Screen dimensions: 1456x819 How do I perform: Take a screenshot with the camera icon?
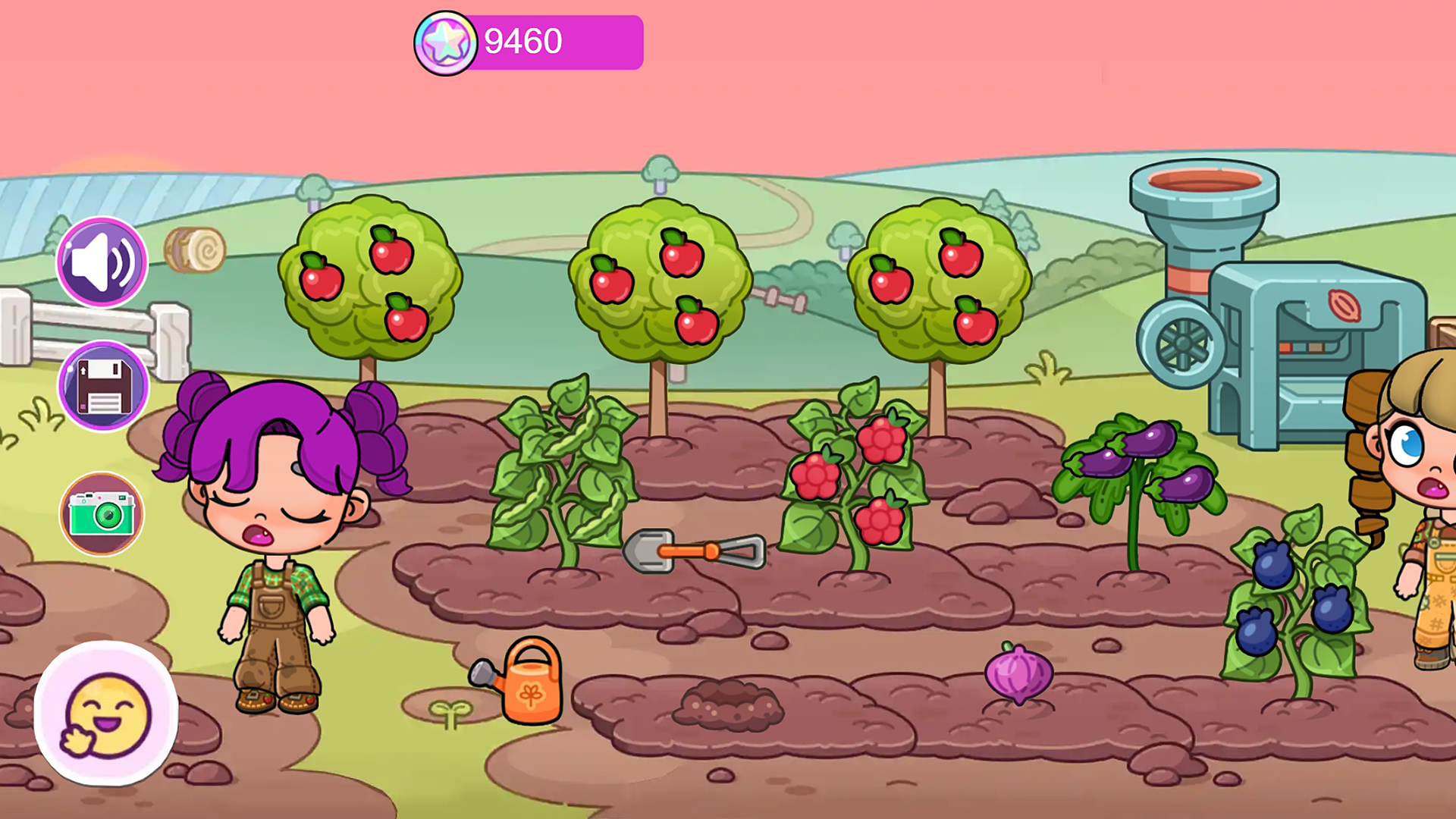coord(102,513)
